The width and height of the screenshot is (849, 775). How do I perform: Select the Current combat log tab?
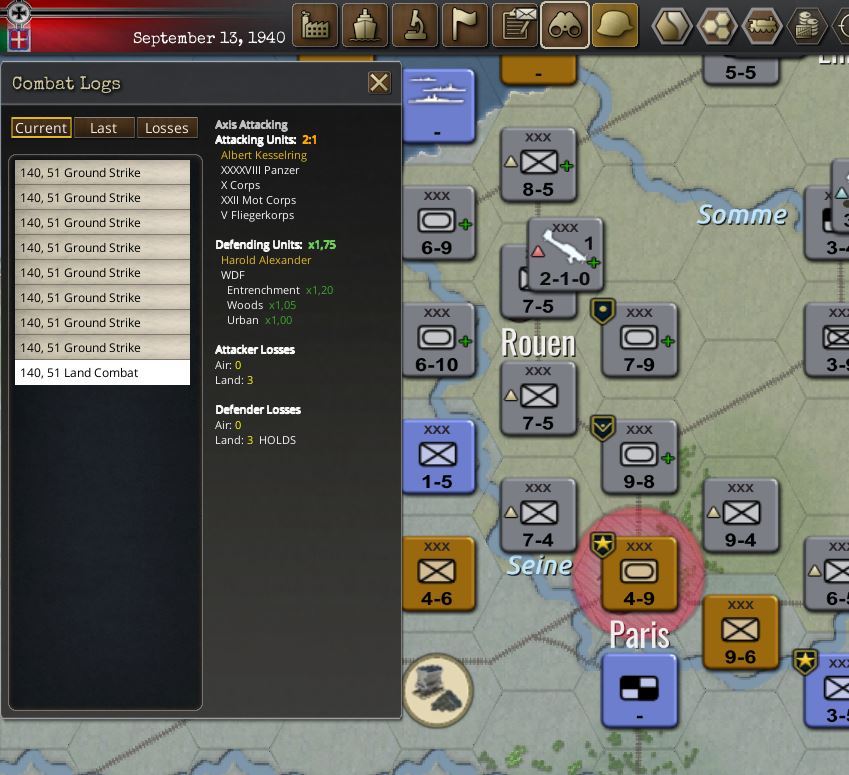(x=41, y=128)
